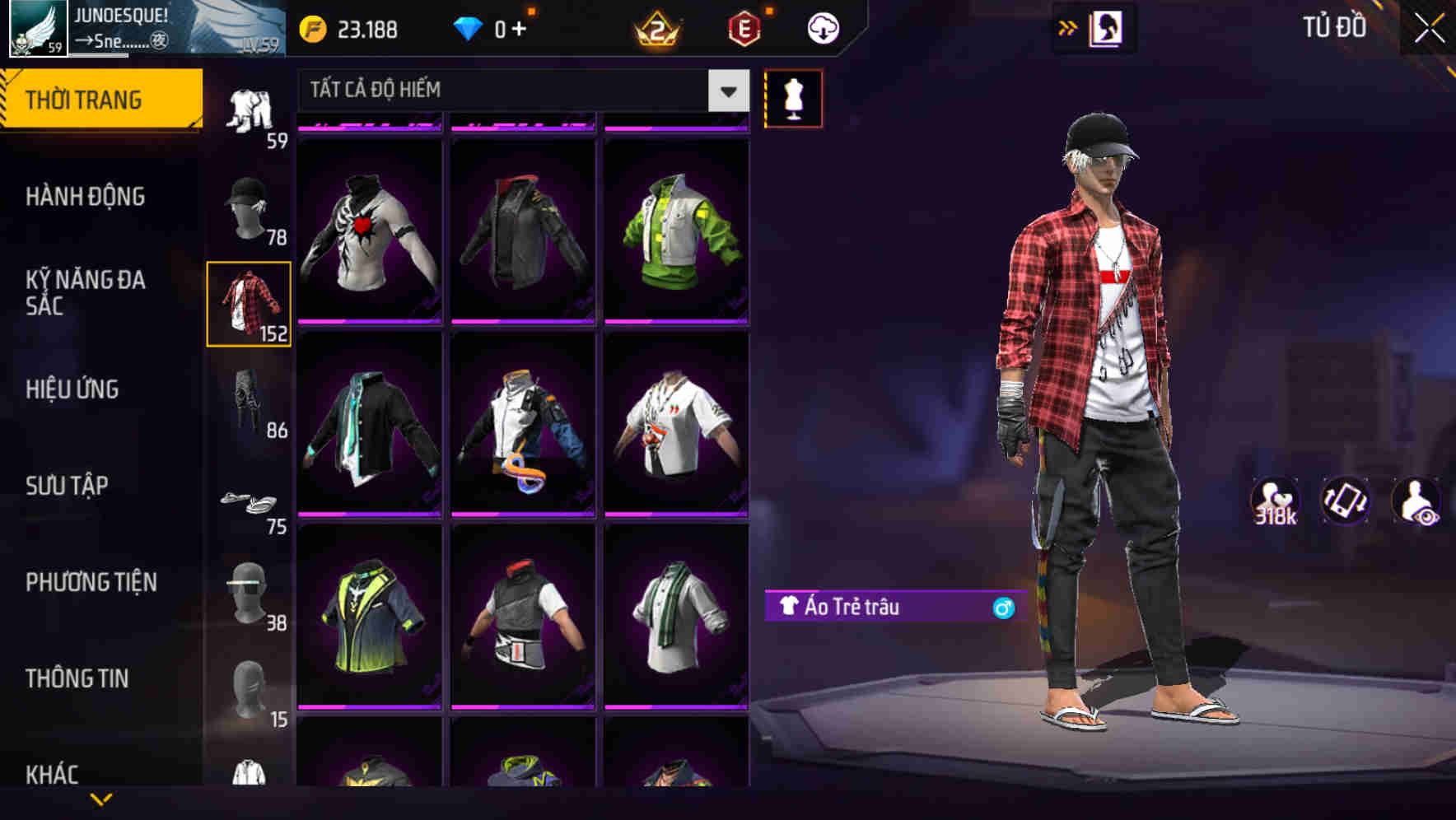The height and width of the screenshot is (820, 1456).
Task: Collapse the panel using the double chevron
Action: [x=1066, y=27]
